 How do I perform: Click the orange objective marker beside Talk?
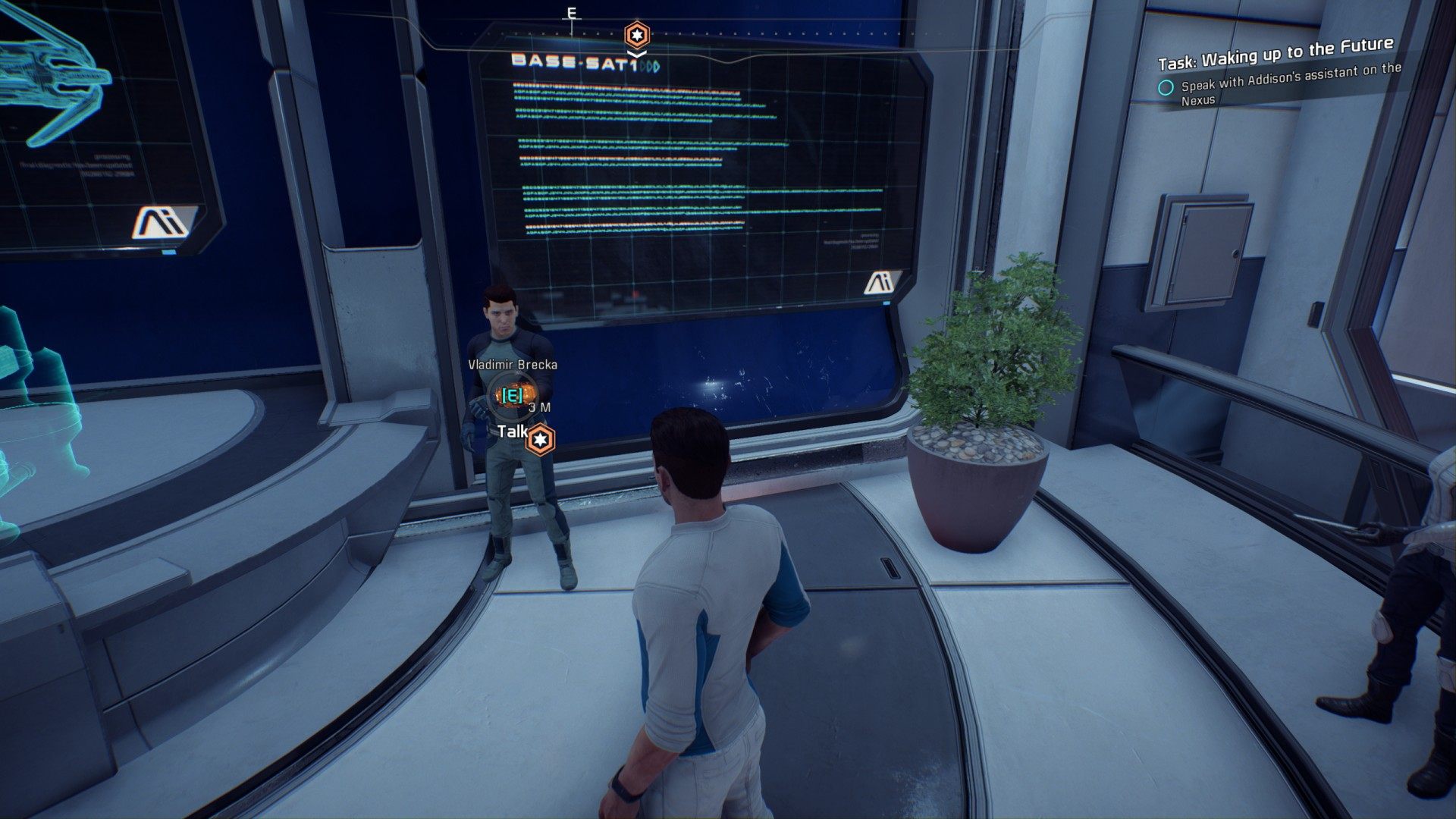(540, 440)
